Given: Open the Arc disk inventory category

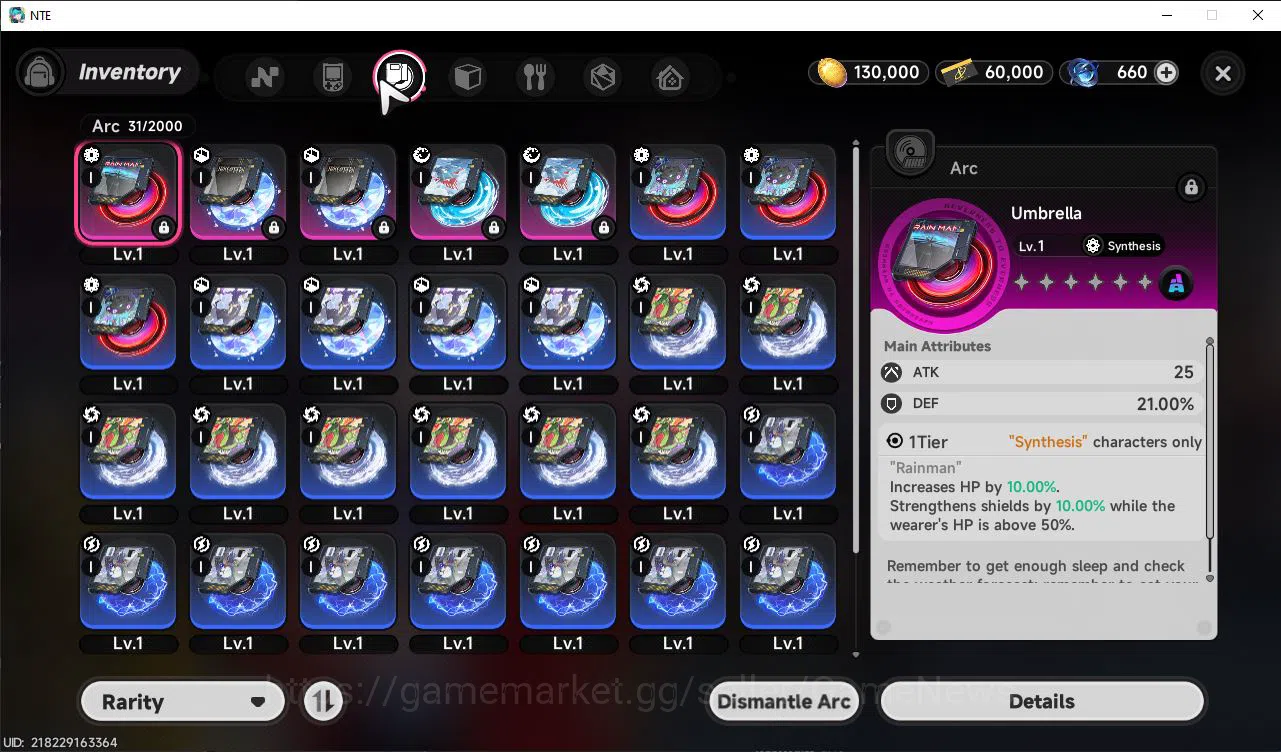Looking at the screenshot, I should point(399,76).
